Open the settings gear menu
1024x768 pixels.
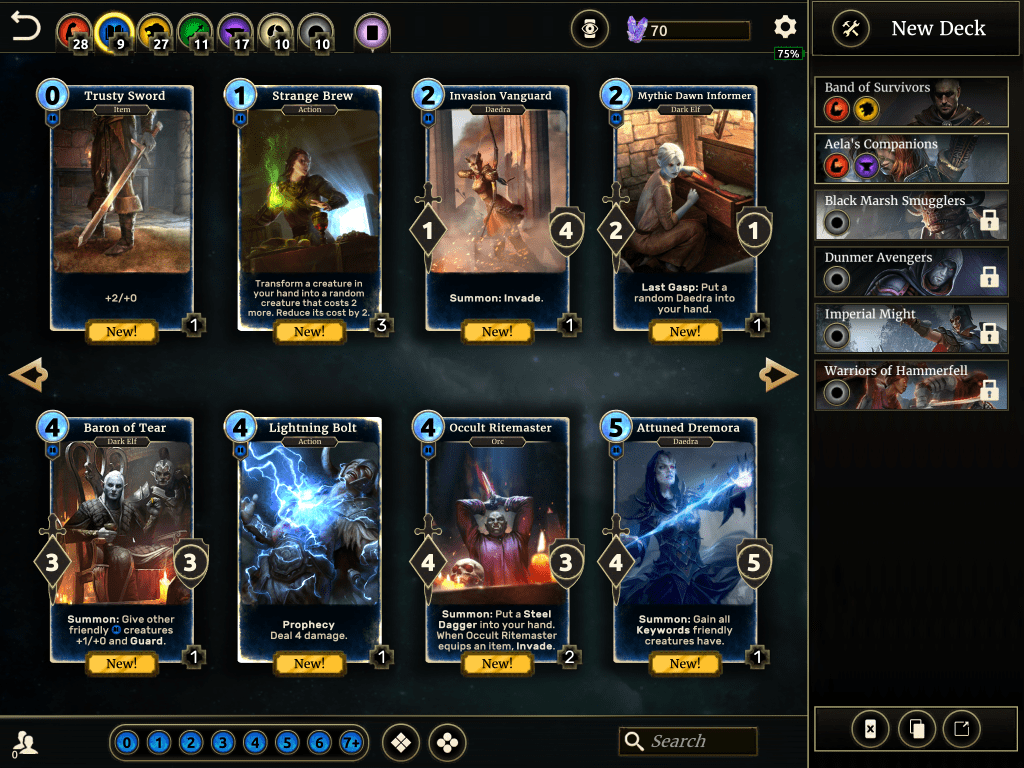[786, 28]
